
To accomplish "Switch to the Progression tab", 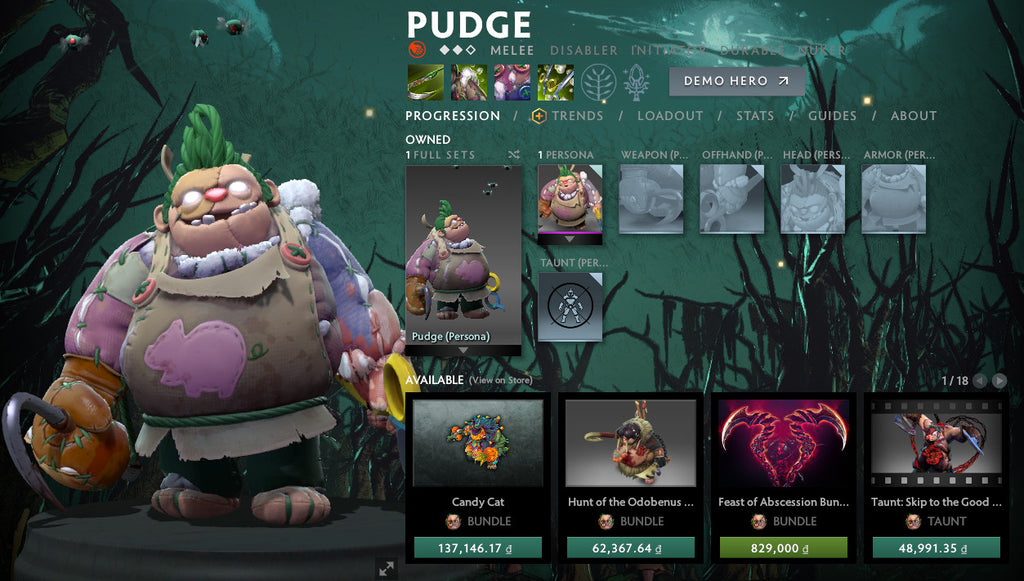I will pos(453,116).
